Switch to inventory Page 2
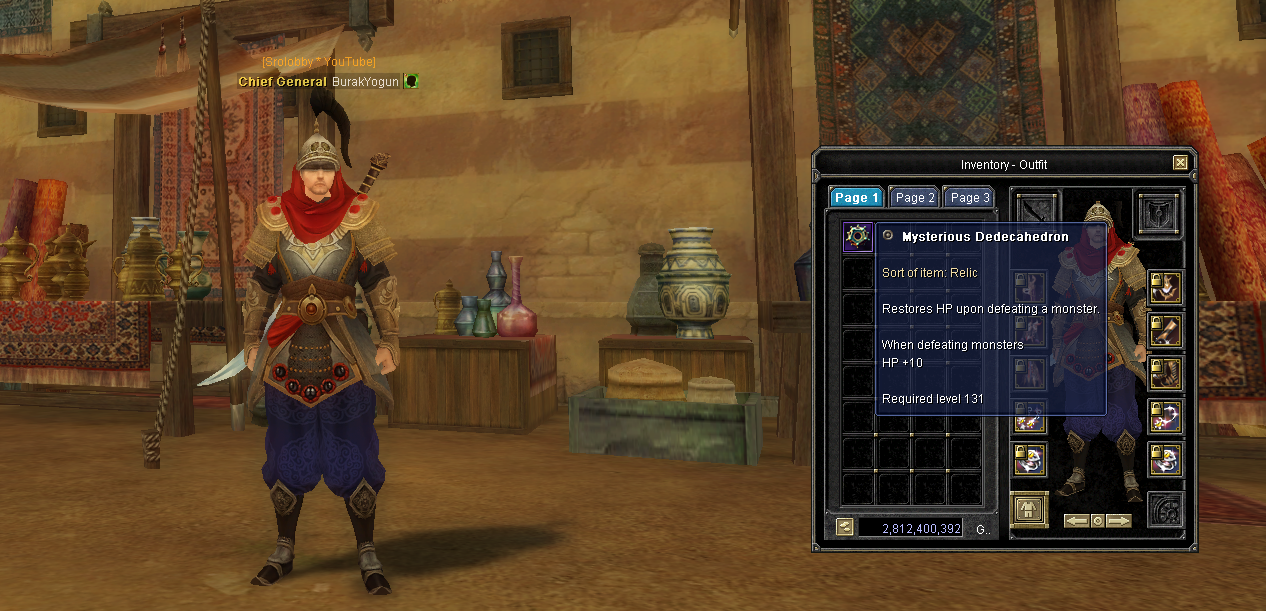The image size is (1266, 611). click(914, 198)
